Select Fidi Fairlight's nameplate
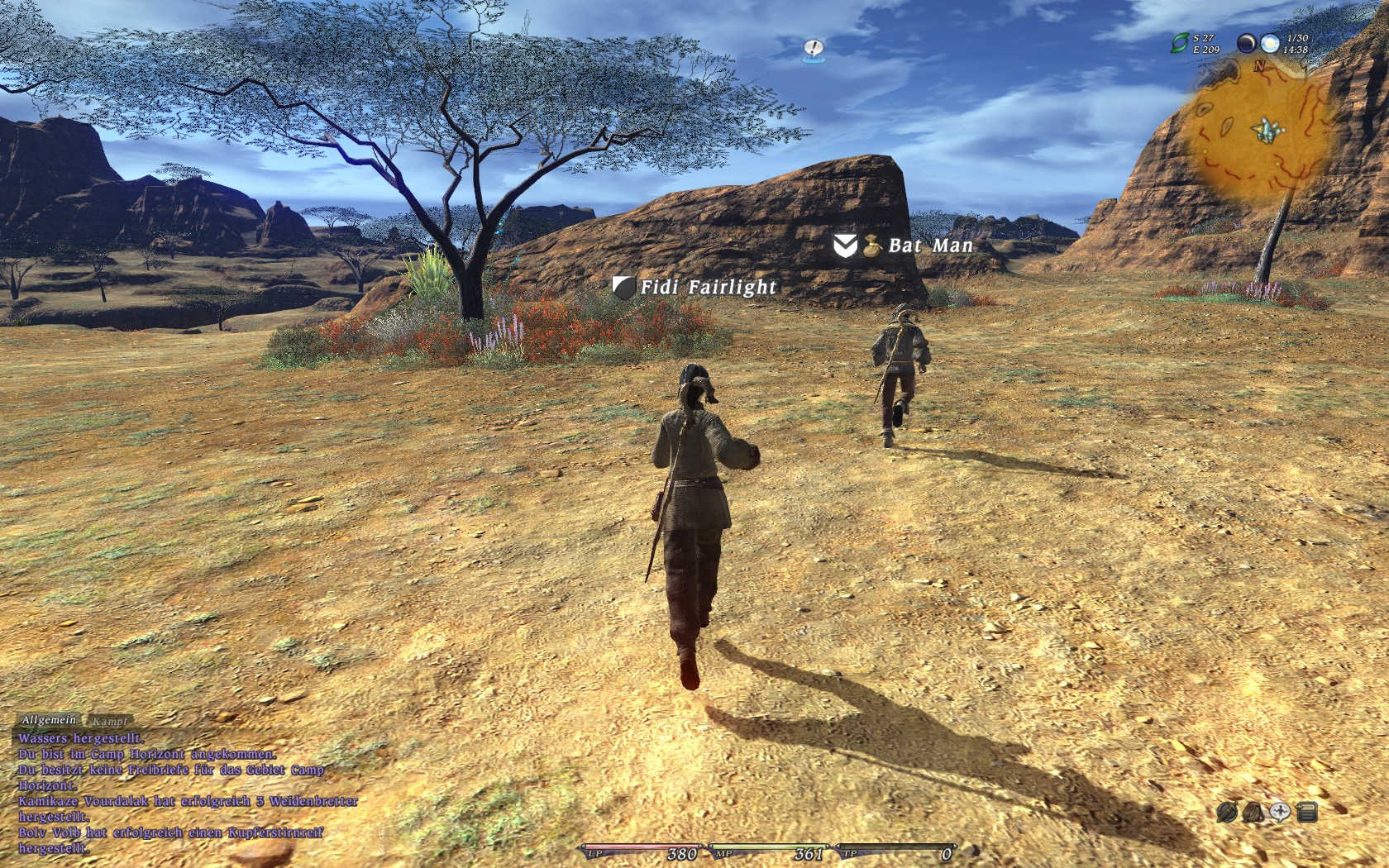Image resolution: width=1389 pixels, height=868 pixels. (708, 287)
